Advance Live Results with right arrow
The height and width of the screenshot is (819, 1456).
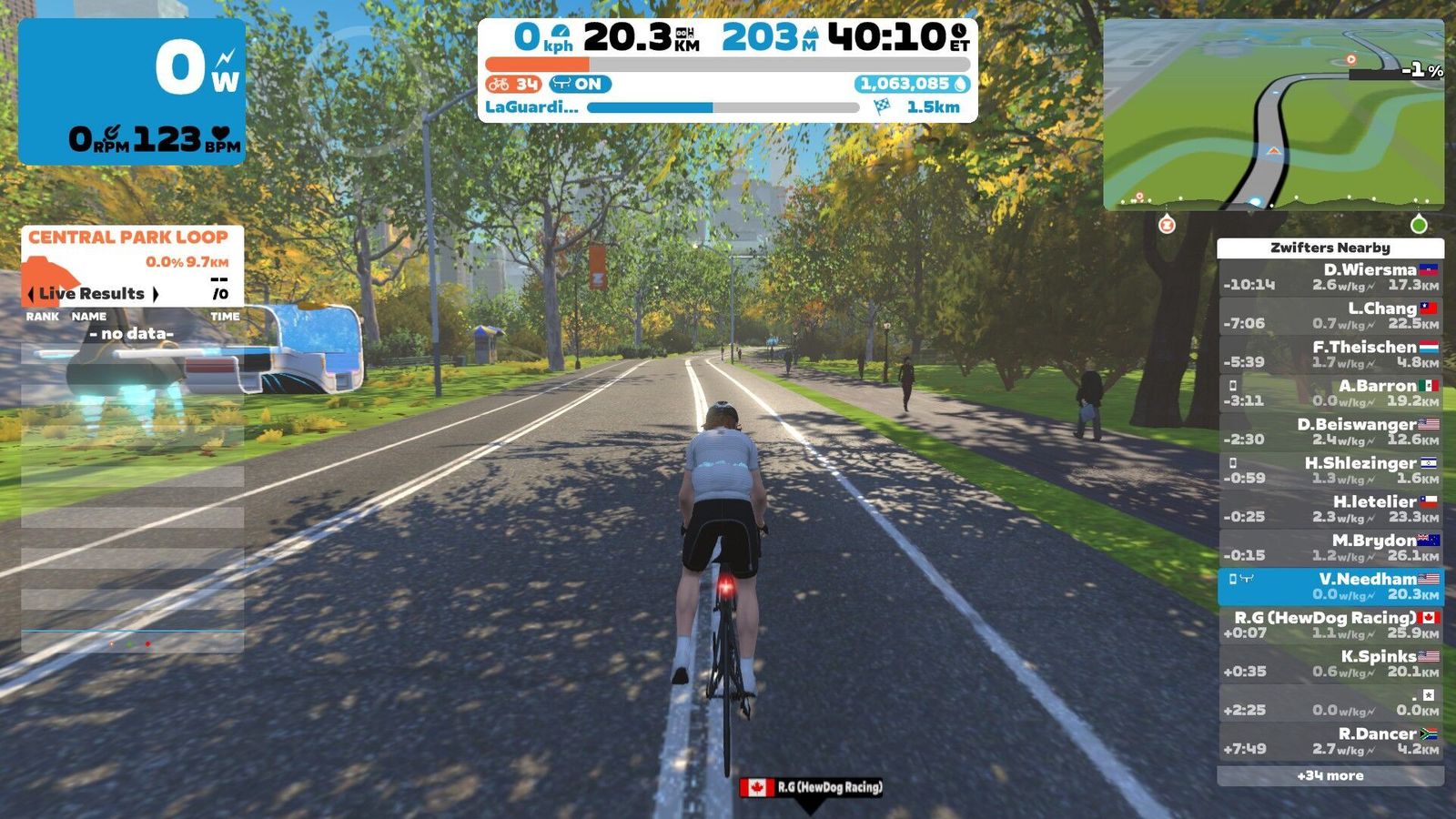click(156, 294)
